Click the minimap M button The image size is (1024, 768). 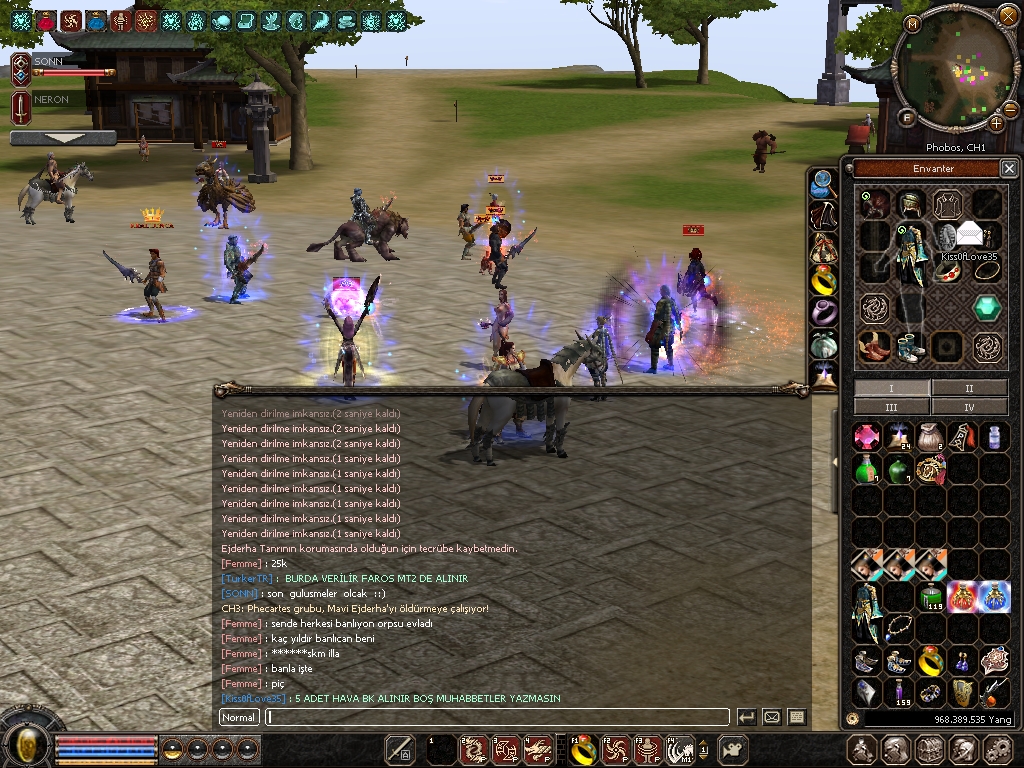click(912, 23)
